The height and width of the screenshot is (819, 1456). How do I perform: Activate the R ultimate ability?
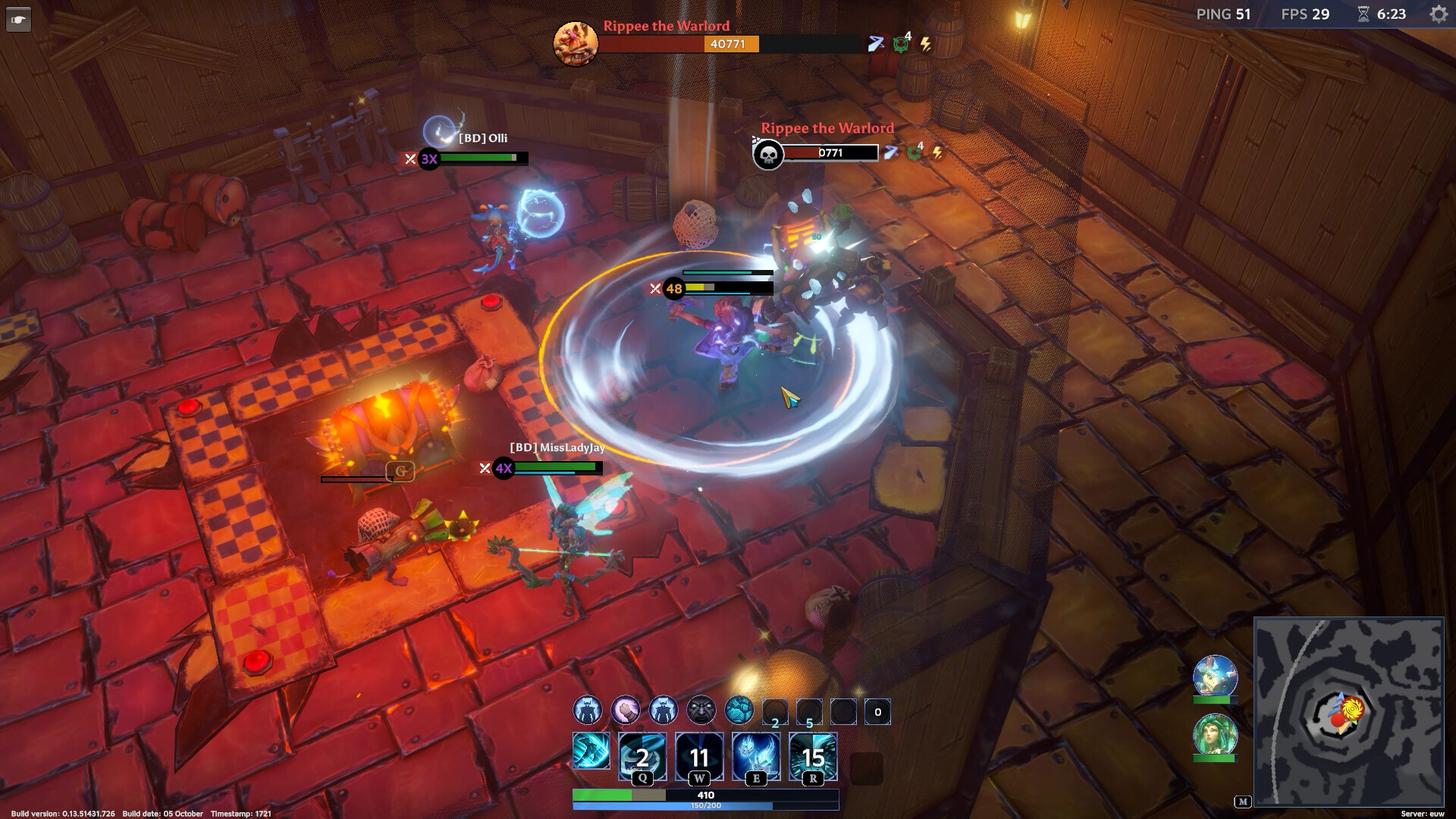coord(813,755)
